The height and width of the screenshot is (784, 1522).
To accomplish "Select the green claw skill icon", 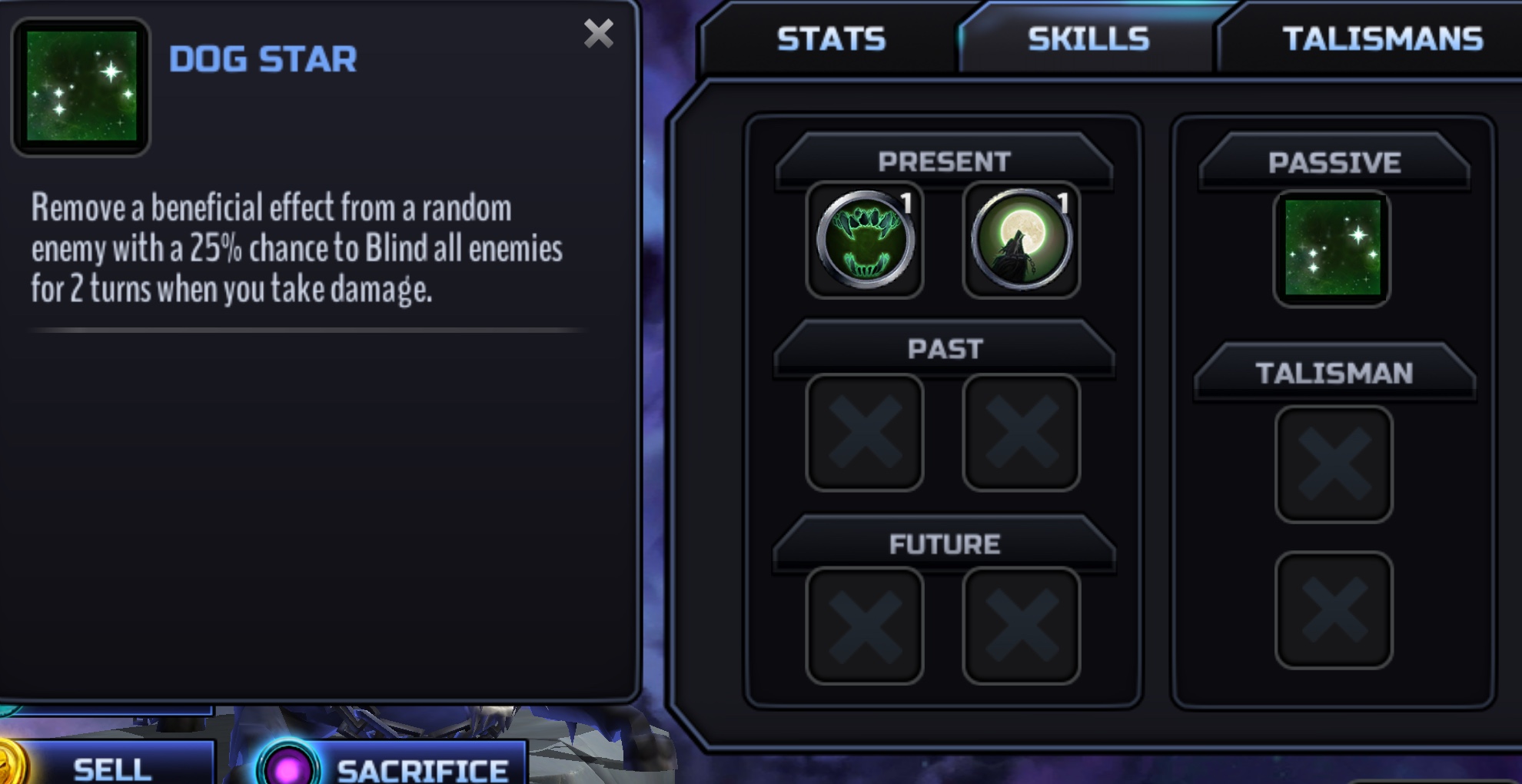I will [865, 241].
